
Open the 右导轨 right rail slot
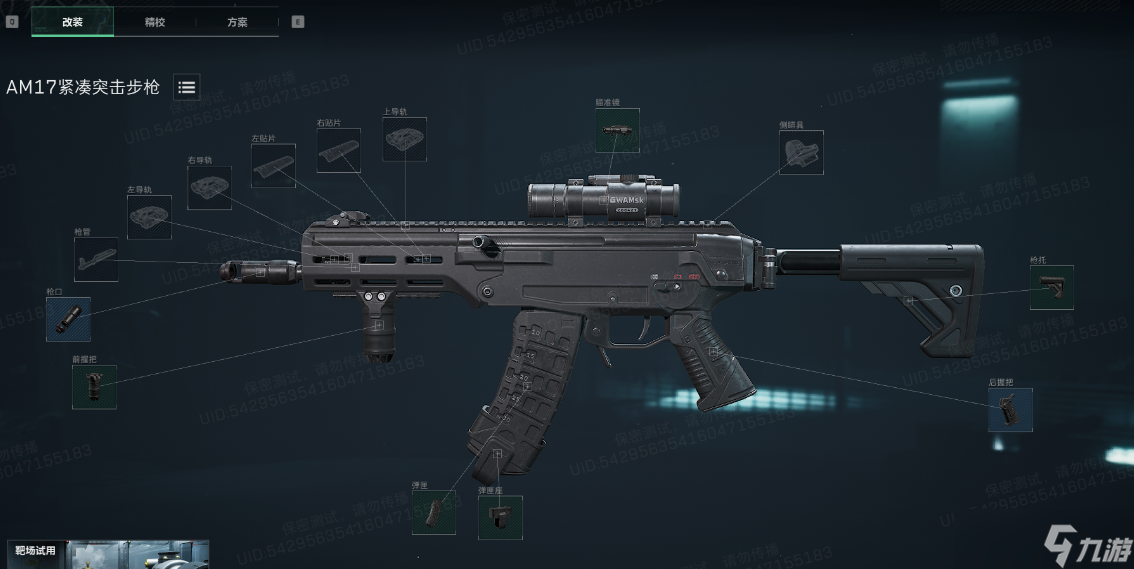[209, 187]
